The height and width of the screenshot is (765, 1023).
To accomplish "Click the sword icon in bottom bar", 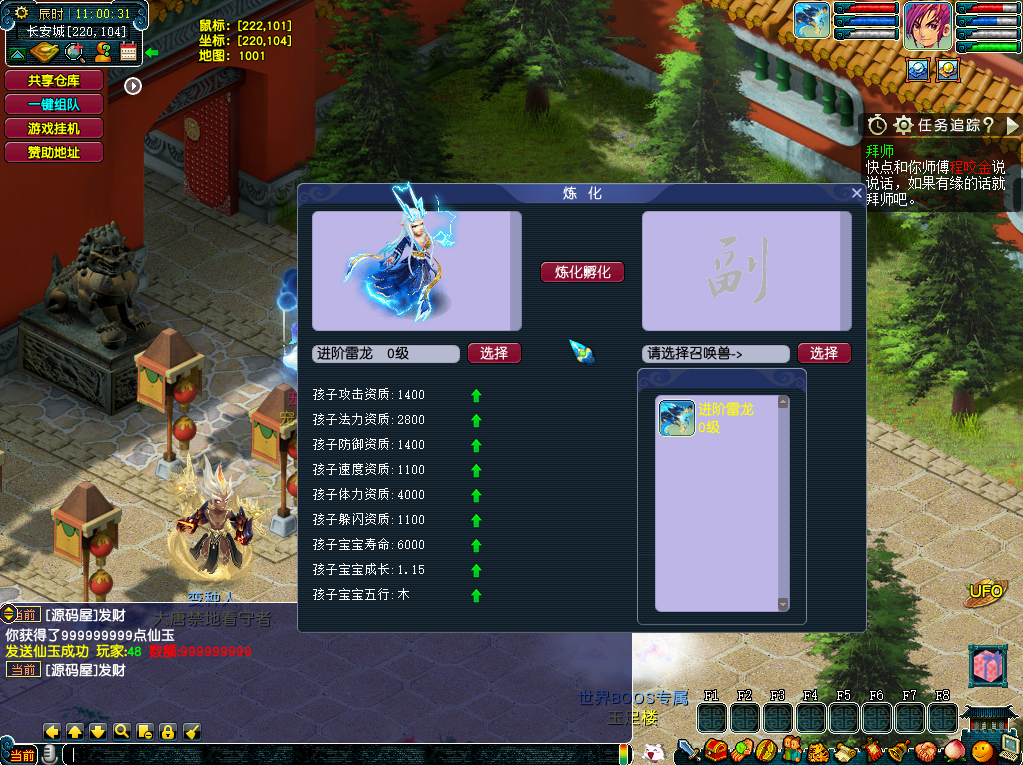I will point(688,750).
